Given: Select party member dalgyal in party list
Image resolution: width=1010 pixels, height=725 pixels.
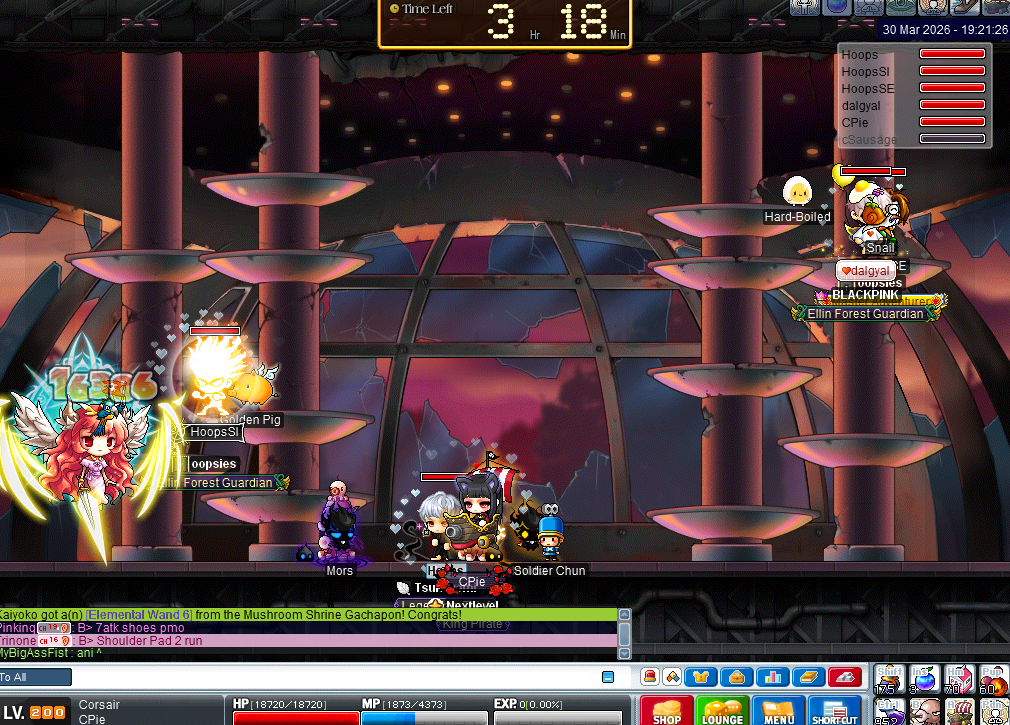Looking at the screenshot, I should 861,105.
